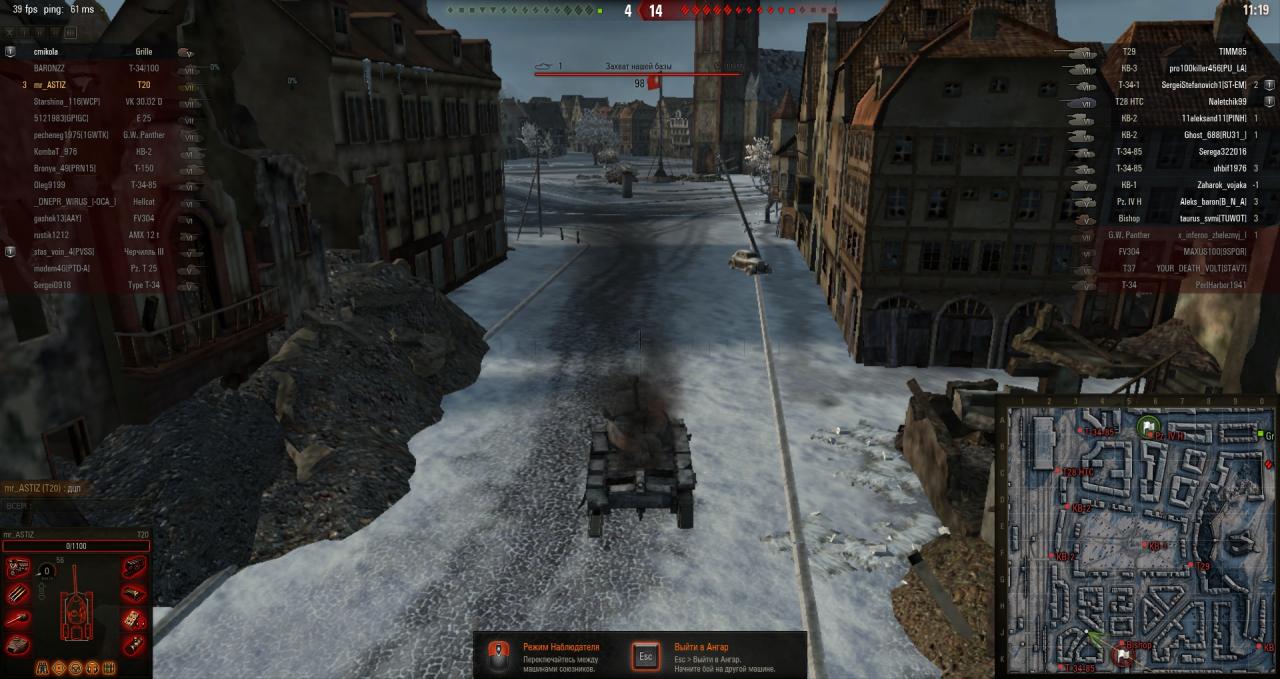The width and height of the screenshot is (1280, 679).
Task: Click the radio operator headphones crew icon
Action: pyautogui.click(x=91, y=667)
